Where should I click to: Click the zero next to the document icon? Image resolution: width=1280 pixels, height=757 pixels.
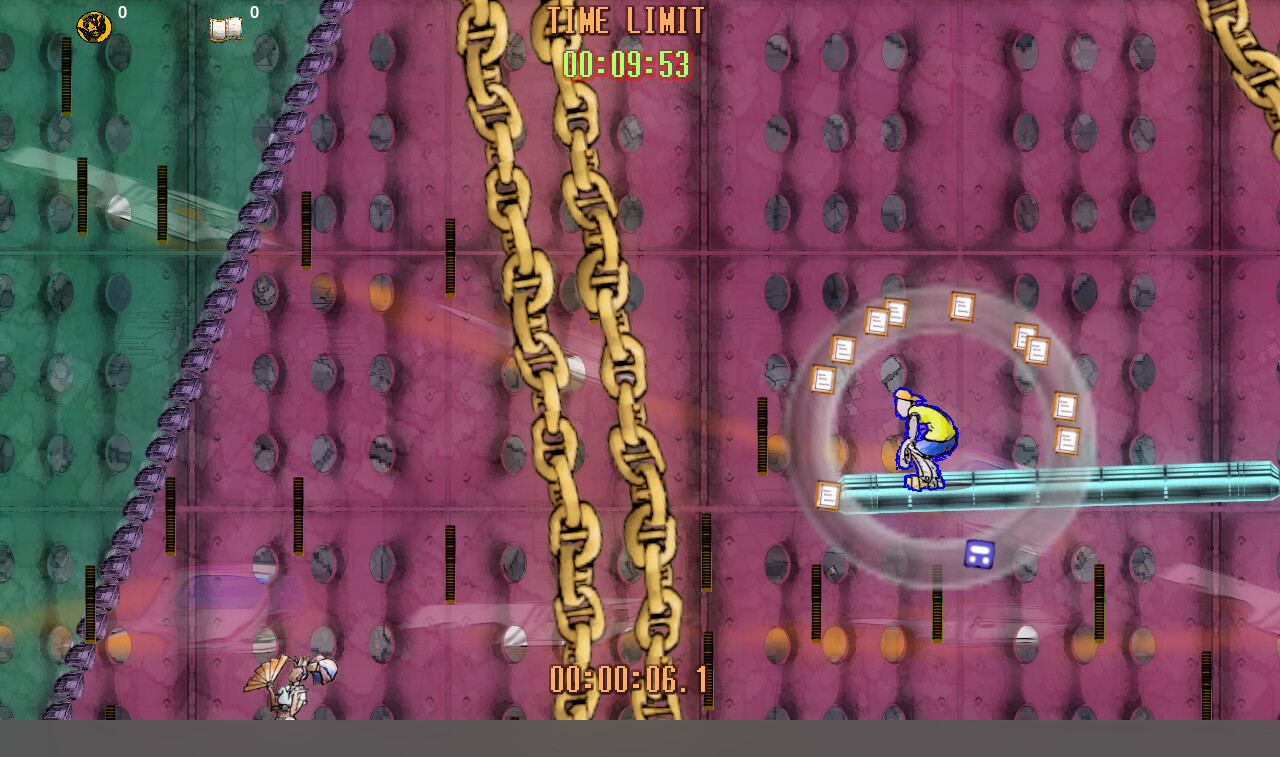[253, 13]
